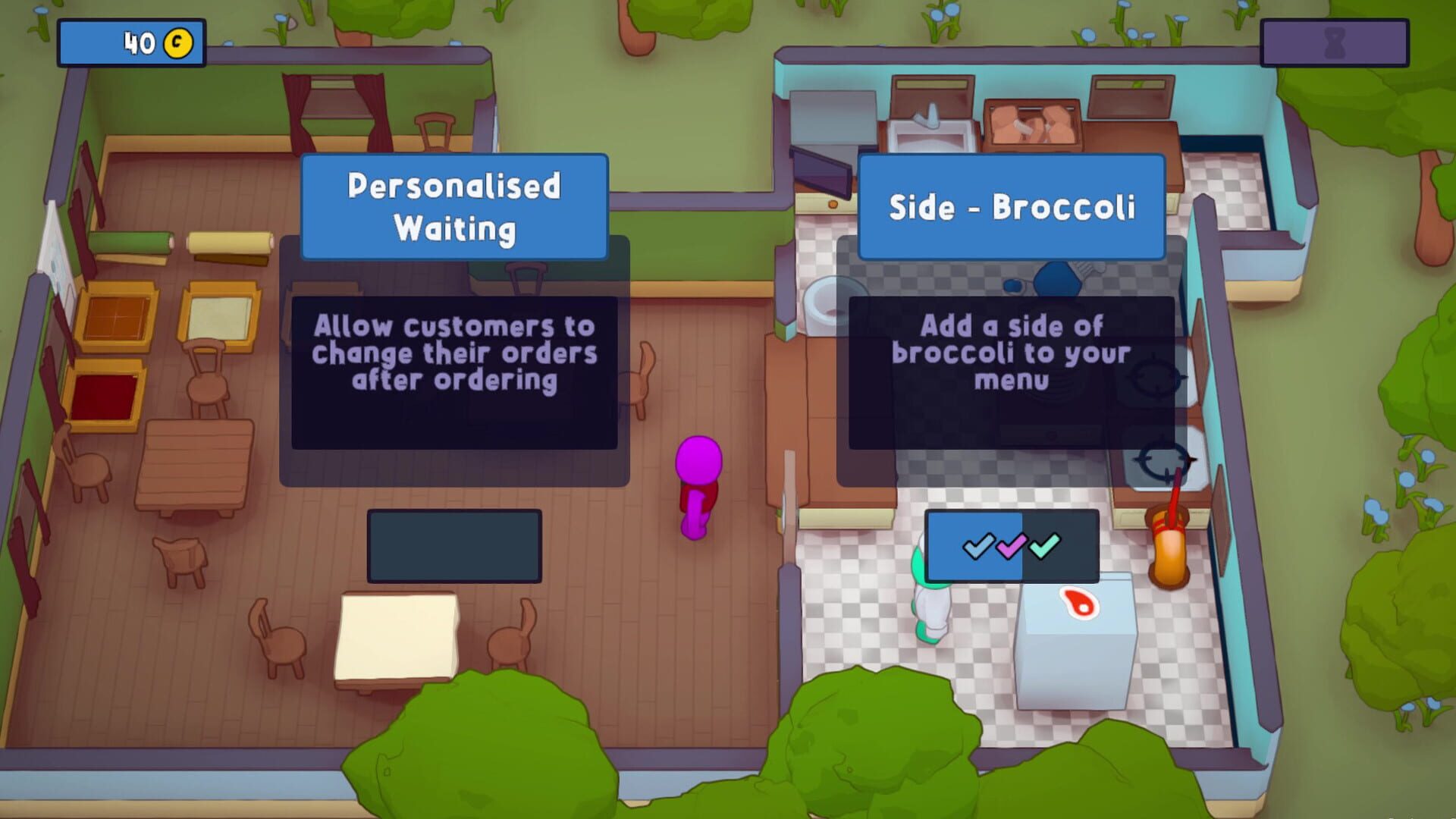Select the Personalised Waiting upgrade card
Screen dimensions: 1456x819
453,203
